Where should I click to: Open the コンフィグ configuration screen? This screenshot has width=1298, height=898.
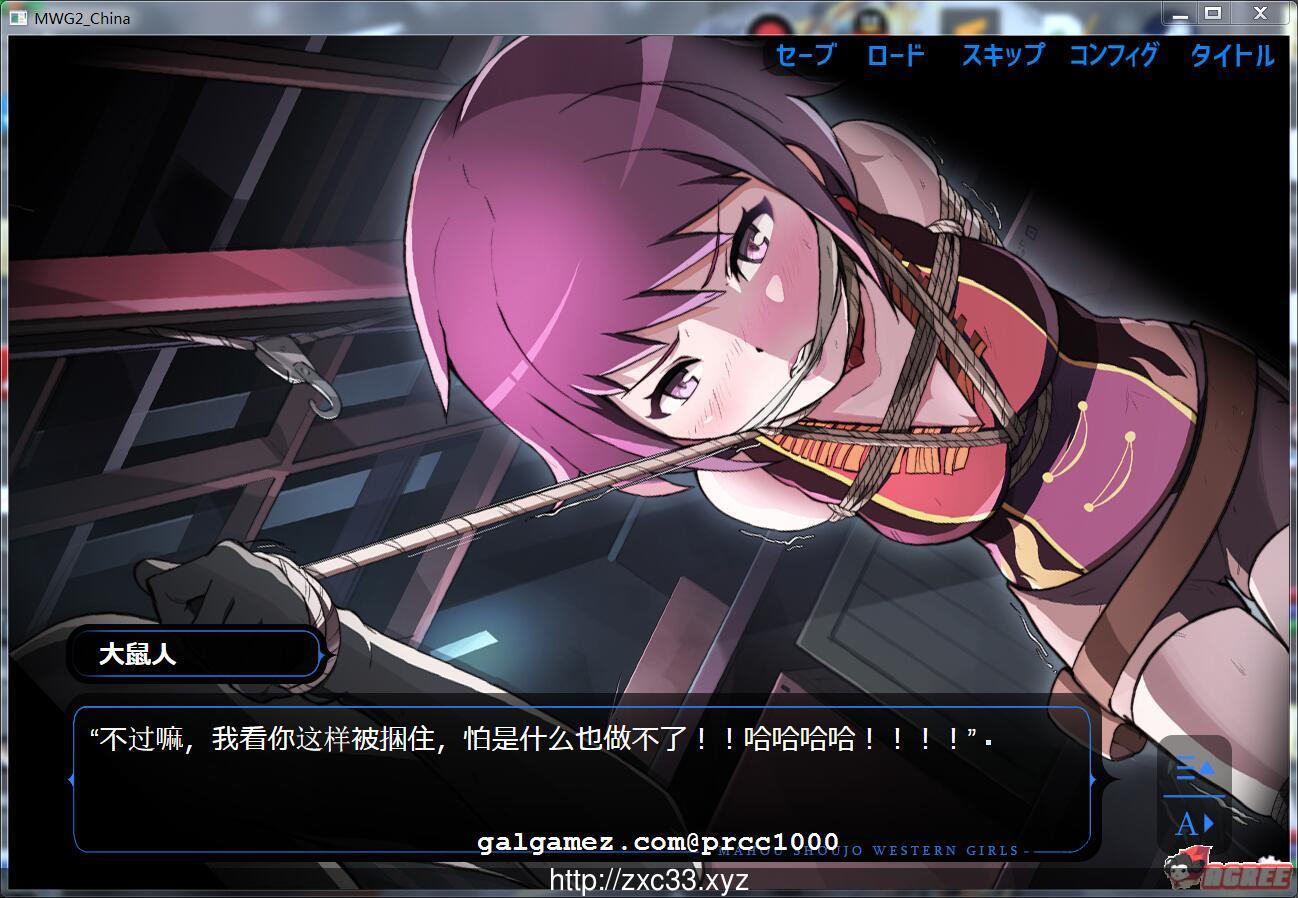(x=1113, y=57)
